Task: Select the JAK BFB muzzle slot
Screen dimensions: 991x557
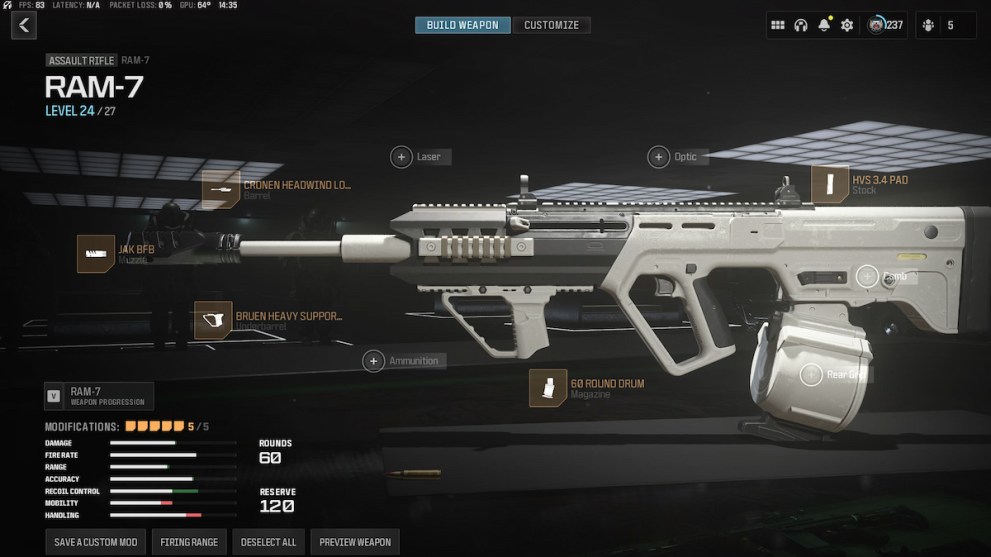Action: point(96,254)
